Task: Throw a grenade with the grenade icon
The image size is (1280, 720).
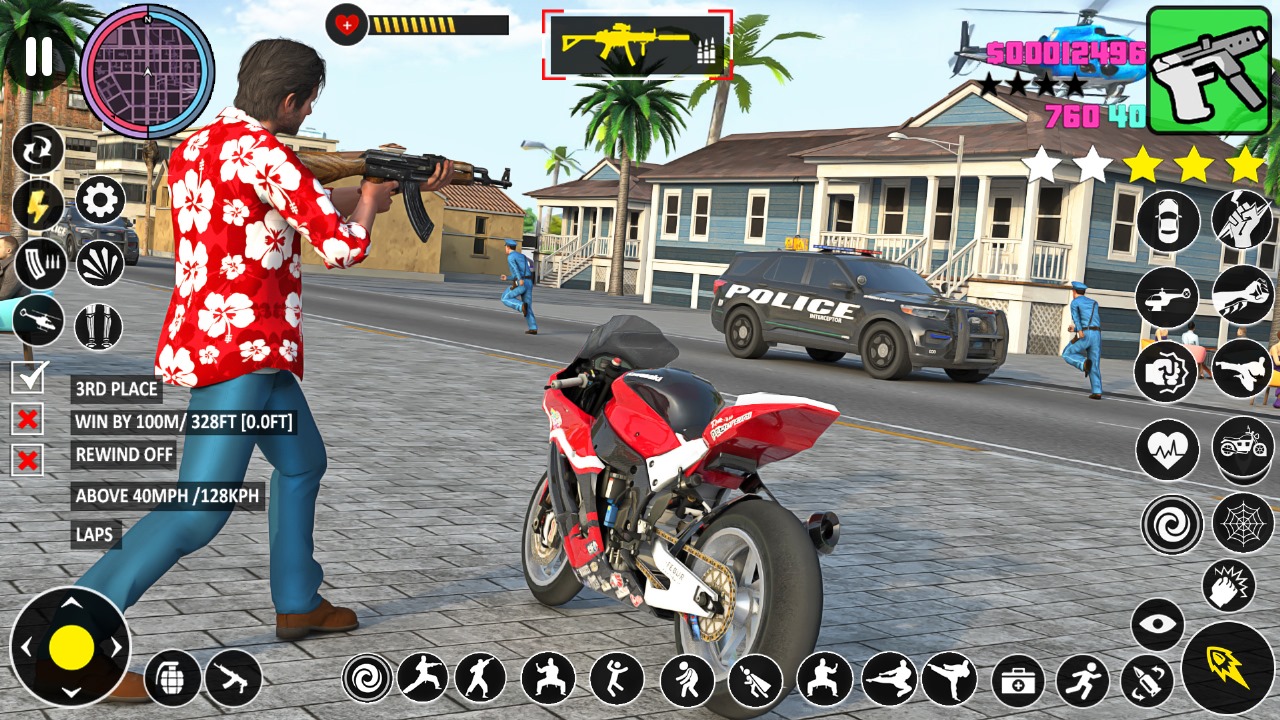Action: [172, 678]
